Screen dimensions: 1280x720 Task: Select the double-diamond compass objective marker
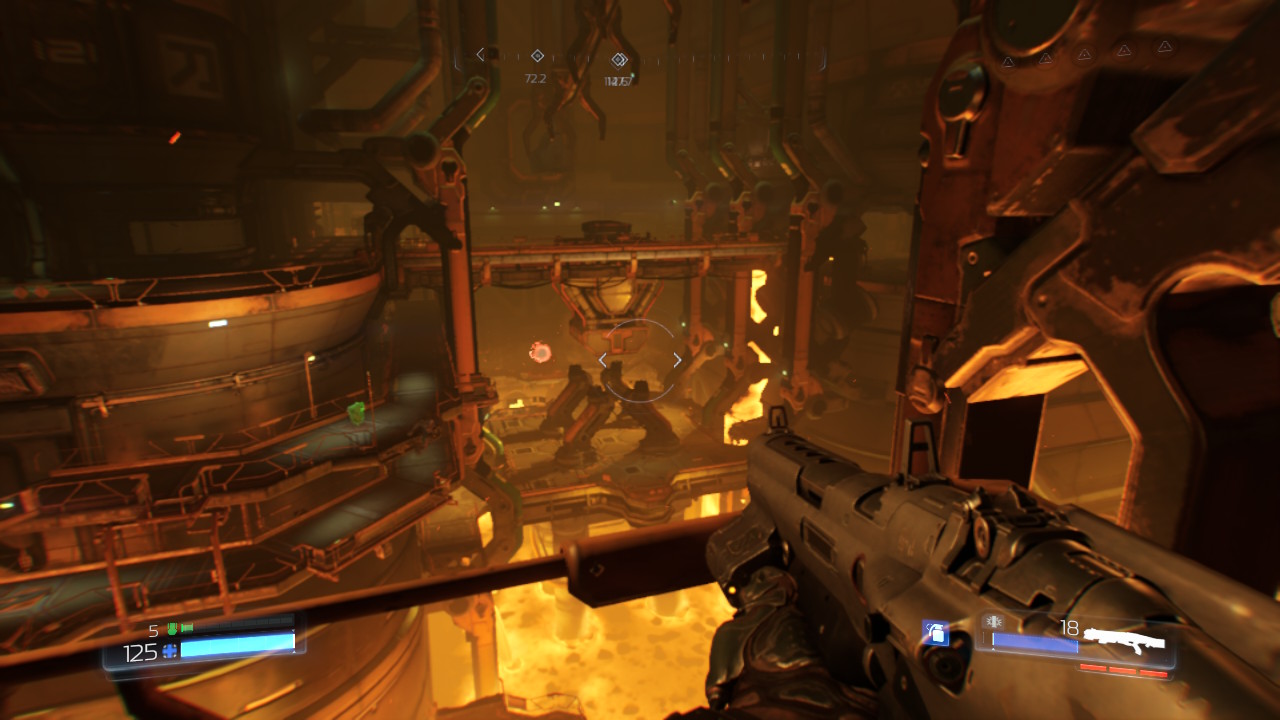coord(619,59)
